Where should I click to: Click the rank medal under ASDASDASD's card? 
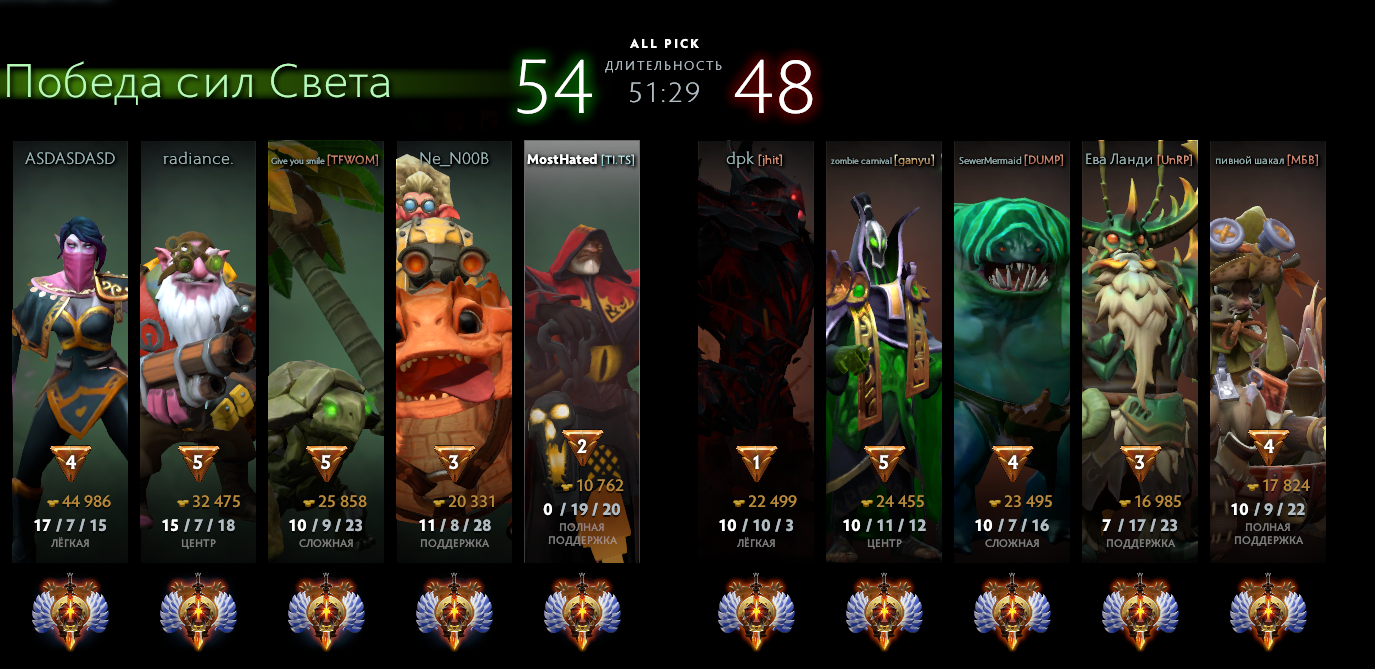coord(70,610)
